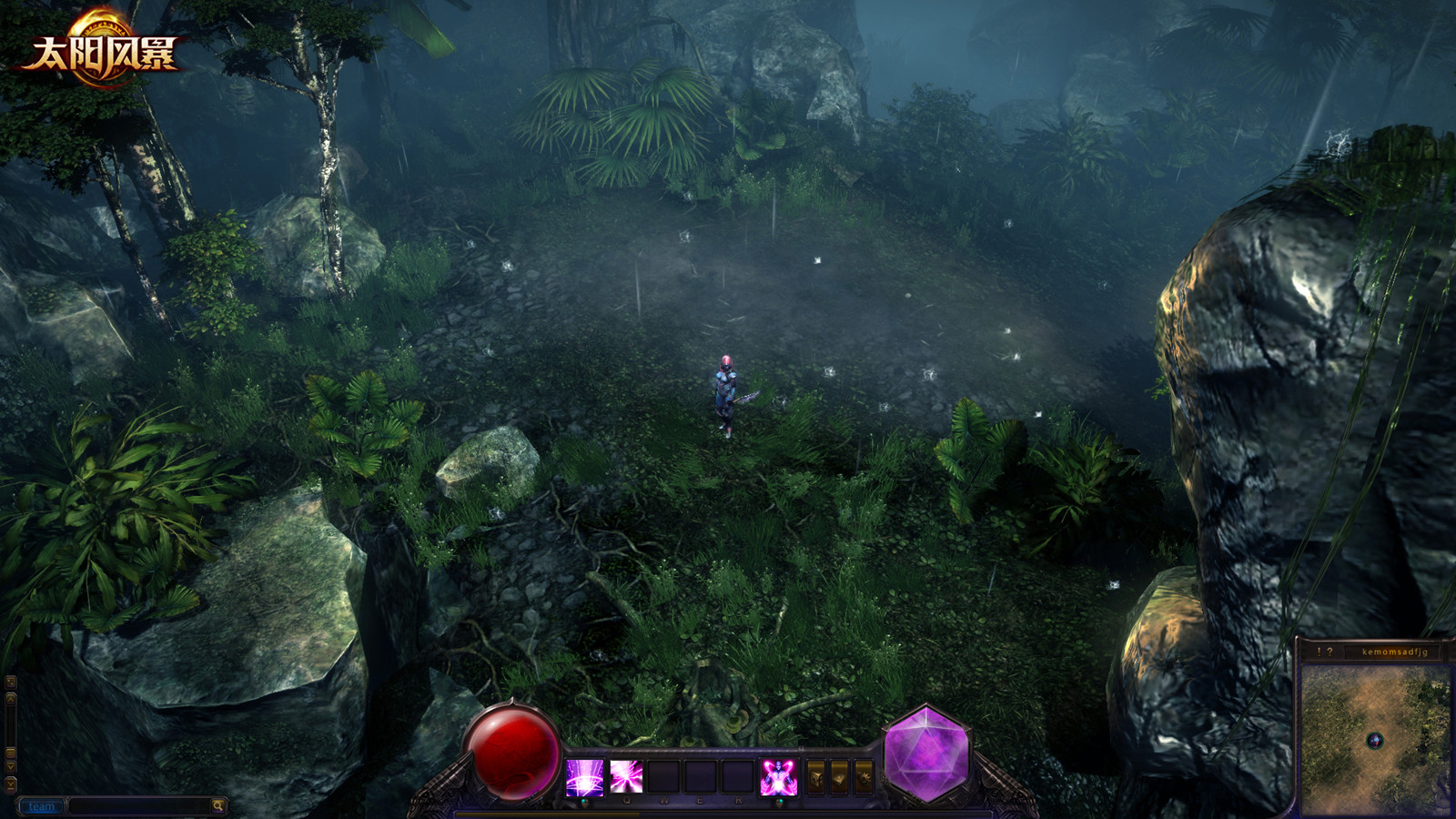Use the pink radiating beam skill

coord(626,777)
